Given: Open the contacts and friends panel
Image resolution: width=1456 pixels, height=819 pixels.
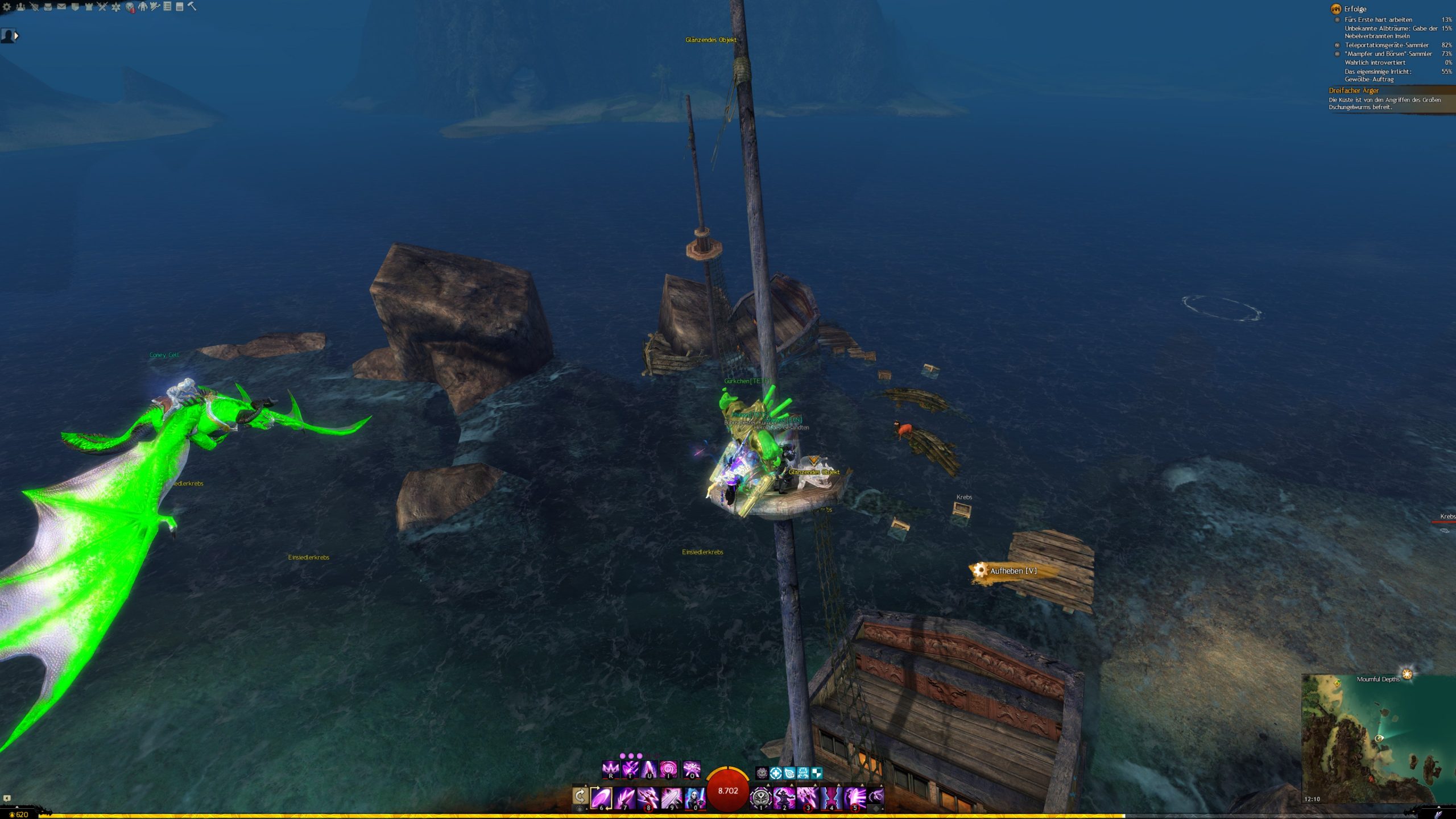Looking at the screenshot, I should (x=20, y=7).
